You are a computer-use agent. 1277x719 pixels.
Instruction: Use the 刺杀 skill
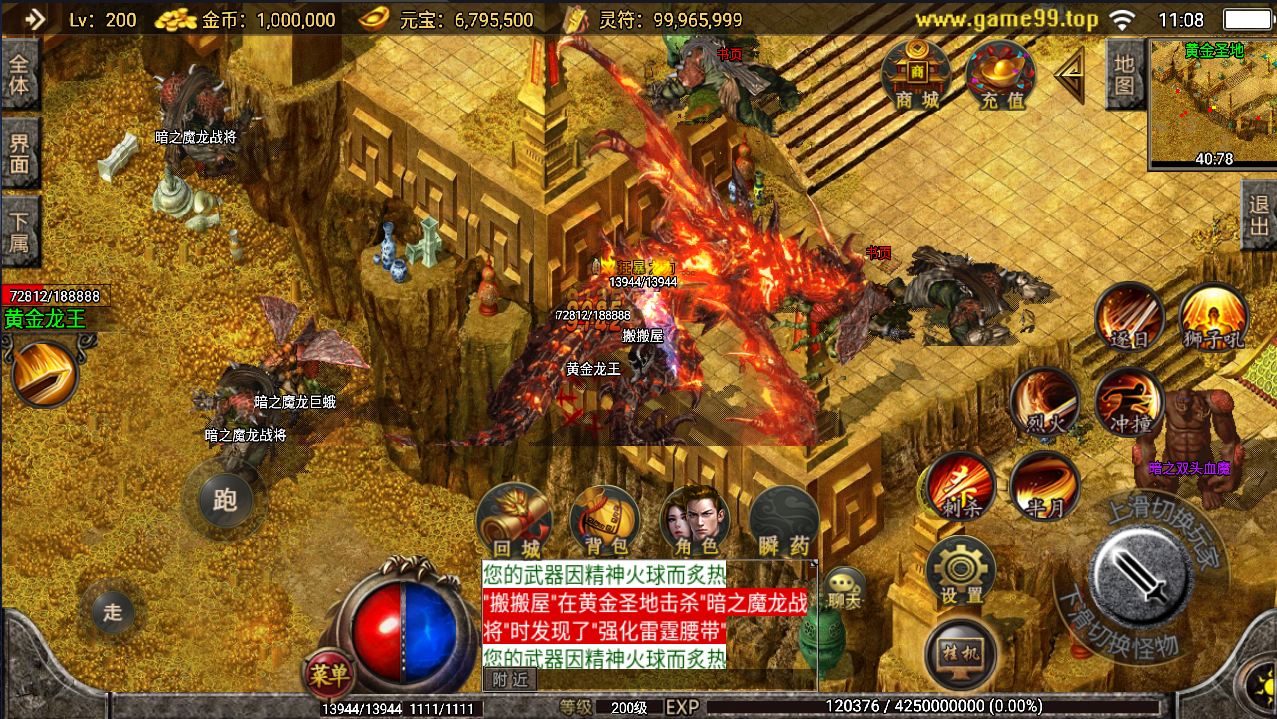[961, 487]
